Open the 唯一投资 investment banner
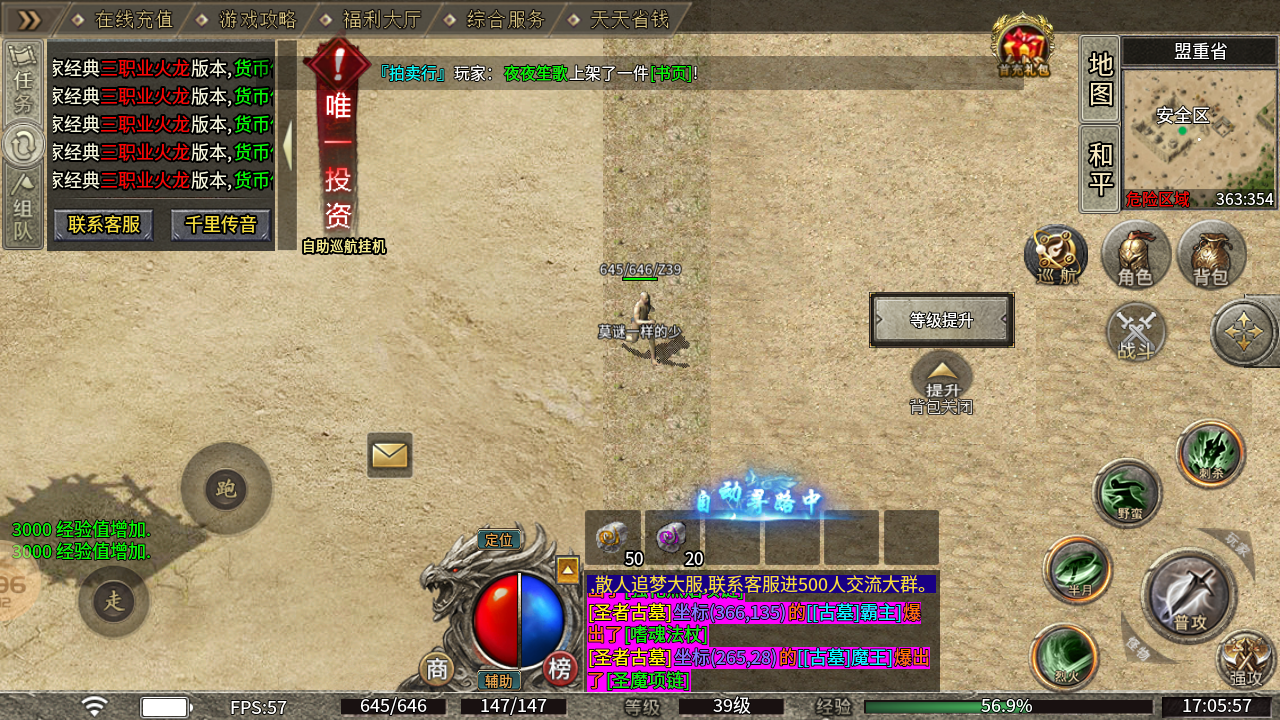The height and width of the screenshot is (720, 1280). 338,150
